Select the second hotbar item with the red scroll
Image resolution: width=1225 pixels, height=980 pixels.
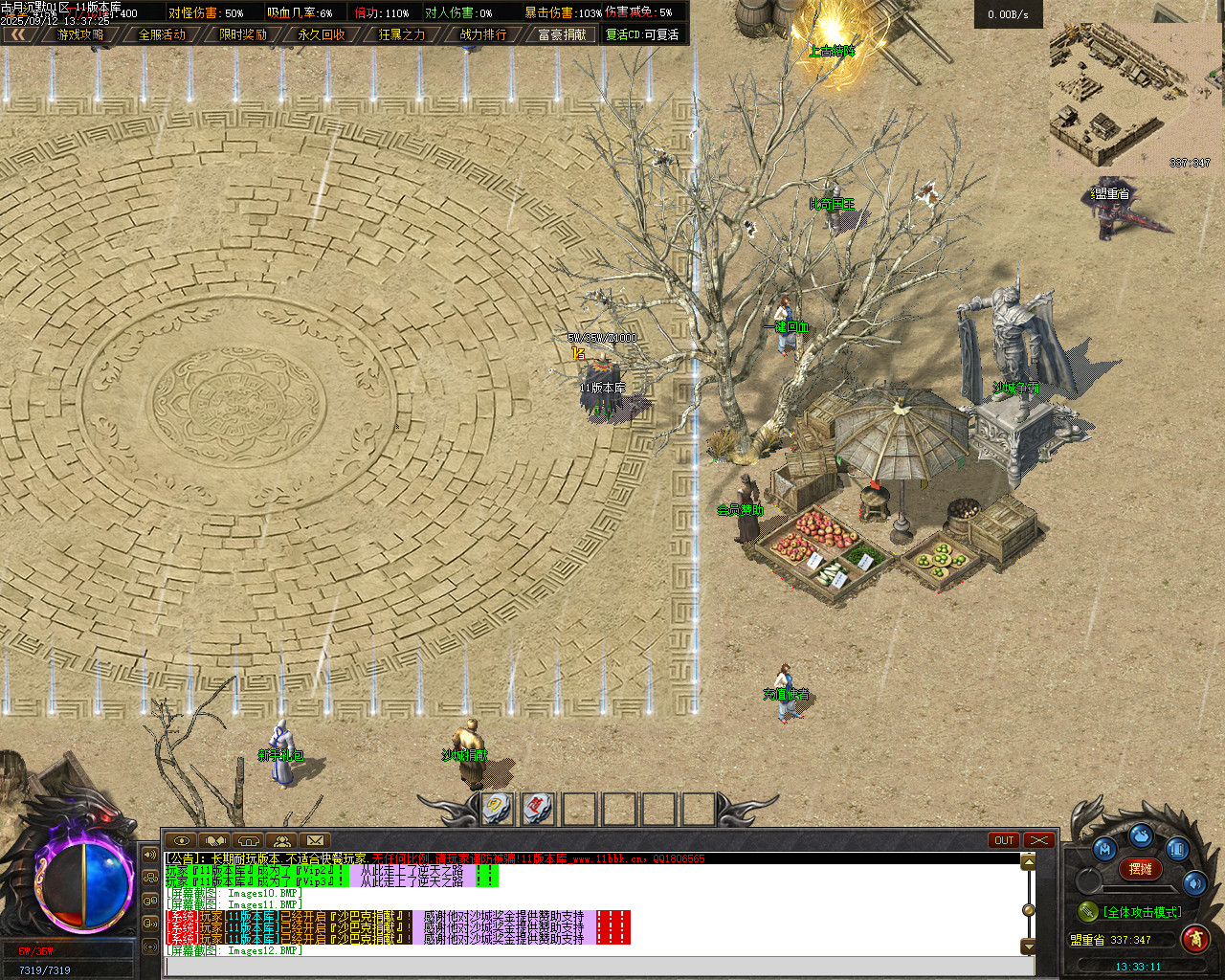click(539, 808)
